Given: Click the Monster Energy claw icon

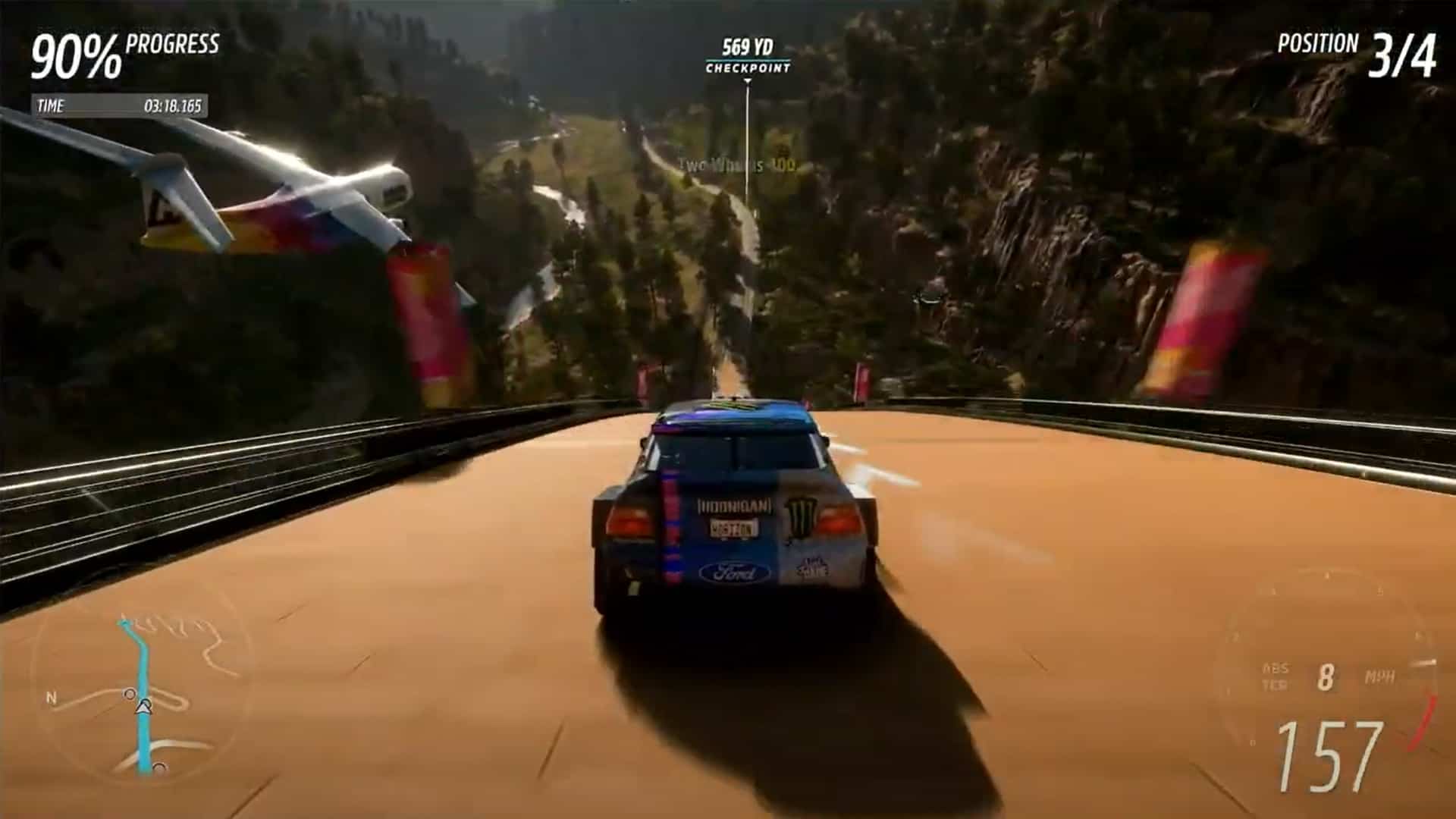Looking at the screenshot, I should tap(802, 516).
